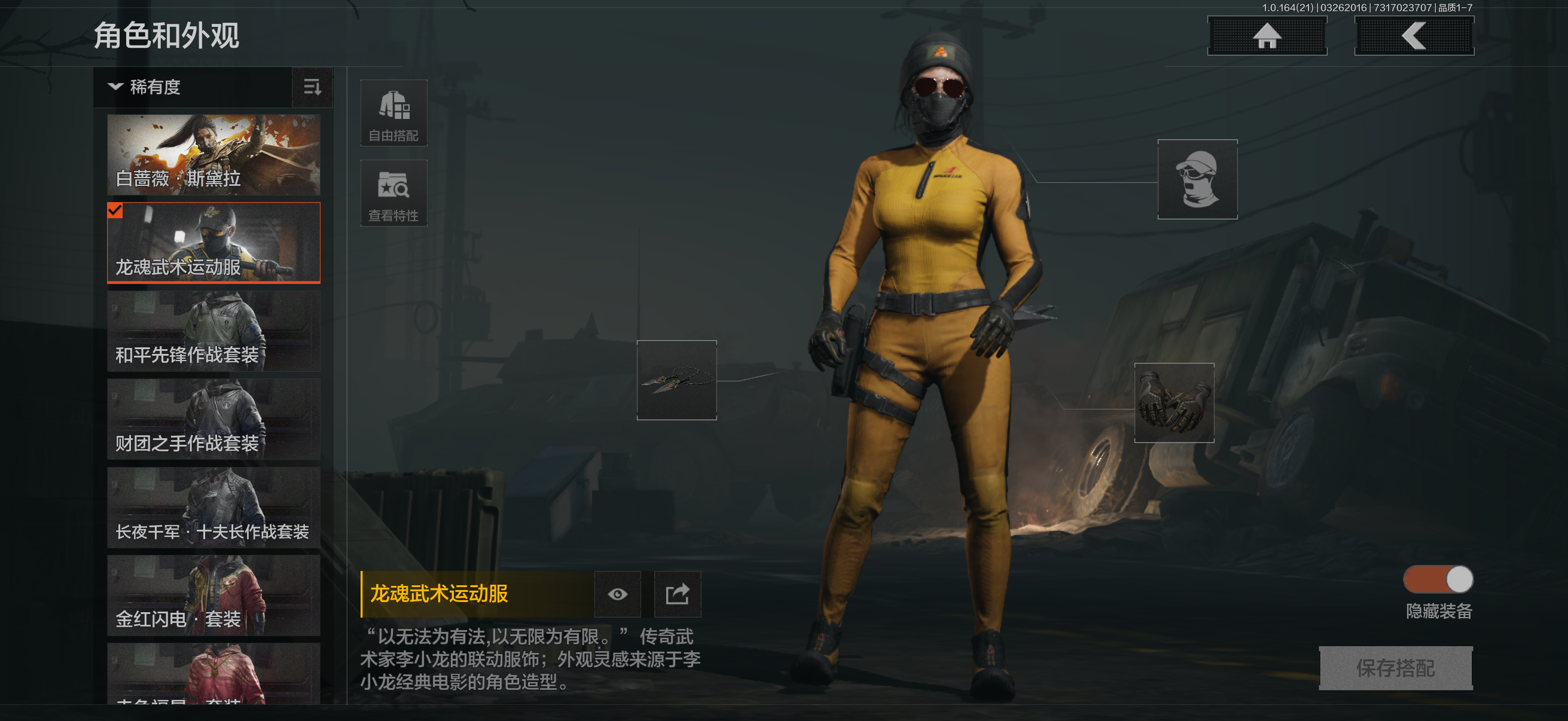Click the sort order icon beside 稀有度
The image size is (1568, 721).
coord(312,88)
